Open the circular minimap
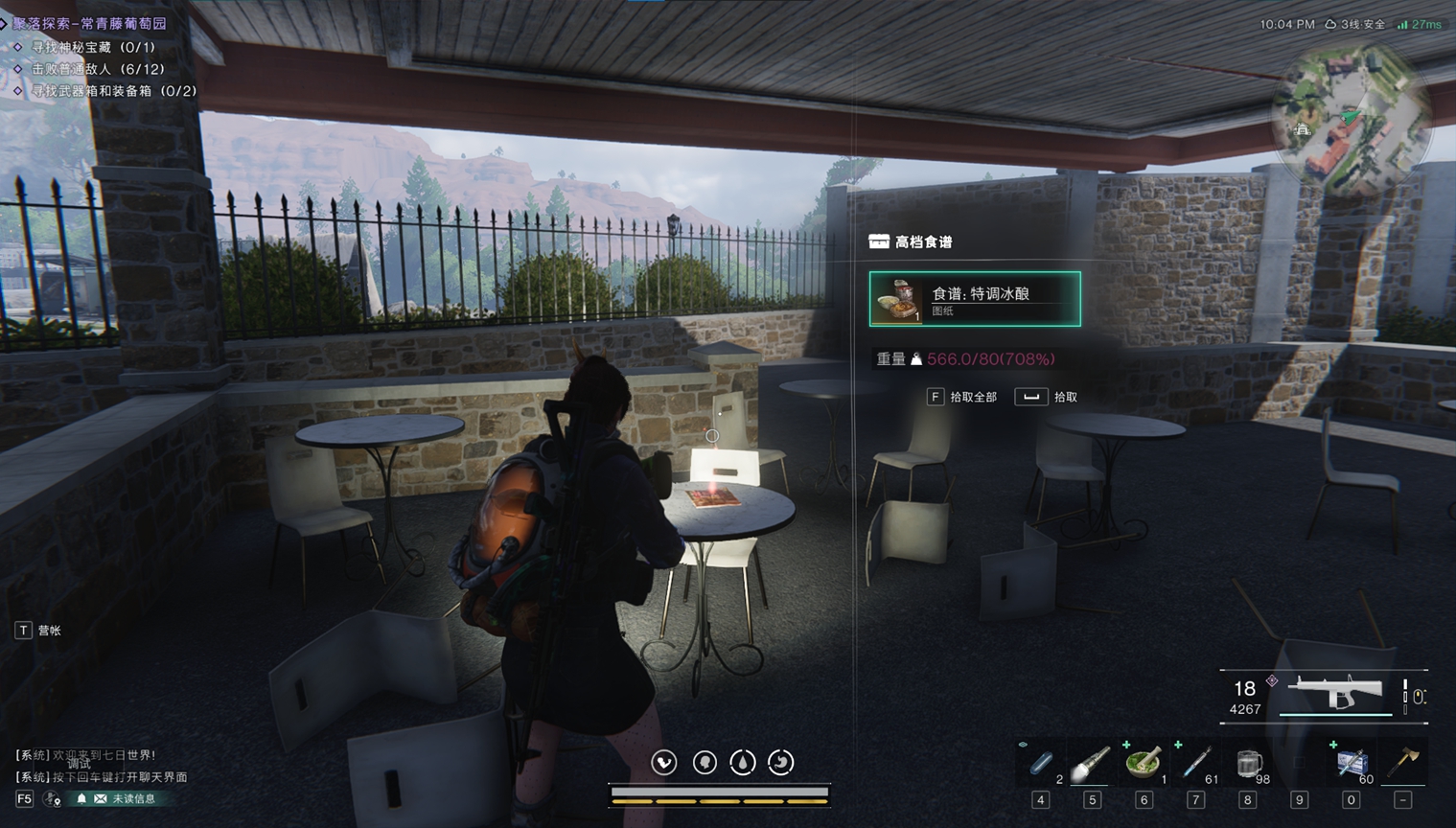Image resolution: width=1456 pixels, height=828 pixels. coord(1349,116)
